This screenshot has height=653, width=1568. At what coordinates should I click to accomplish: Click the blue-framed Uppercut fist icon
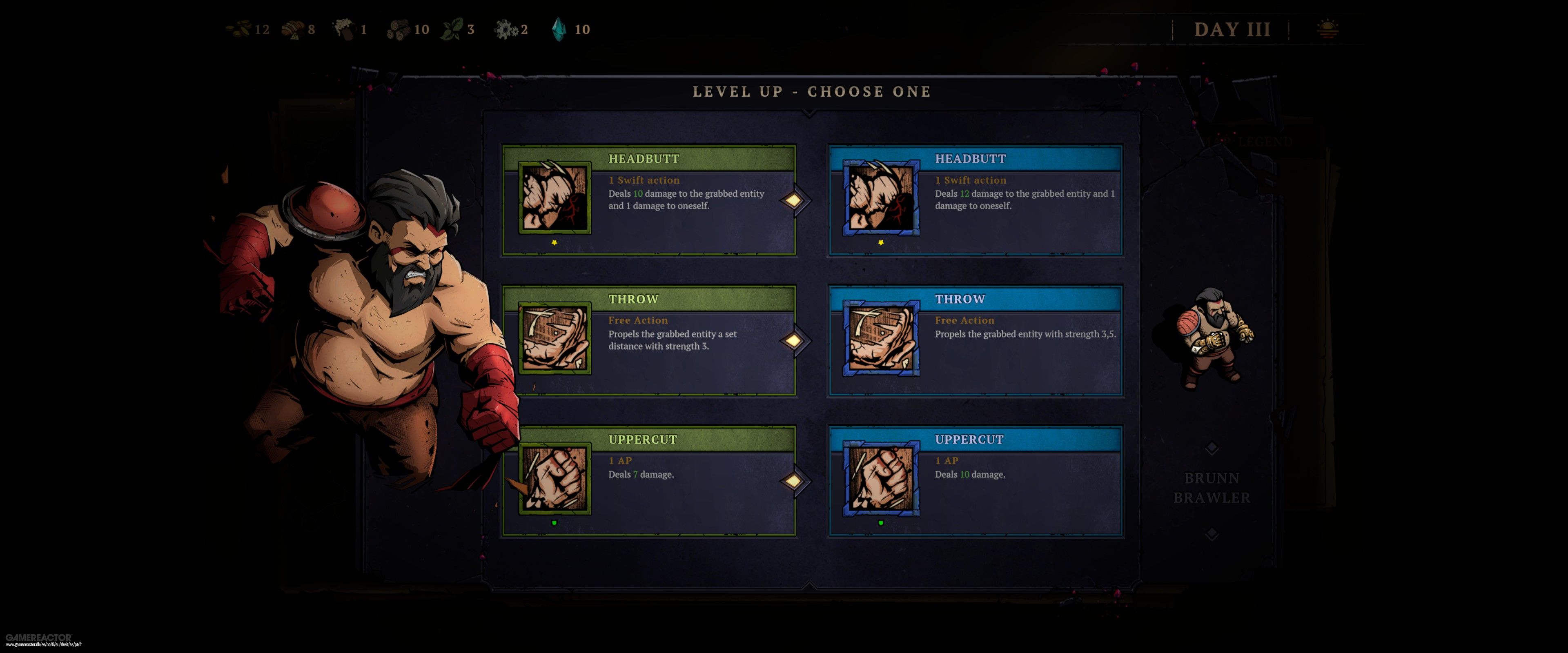(x=881, y=478)
